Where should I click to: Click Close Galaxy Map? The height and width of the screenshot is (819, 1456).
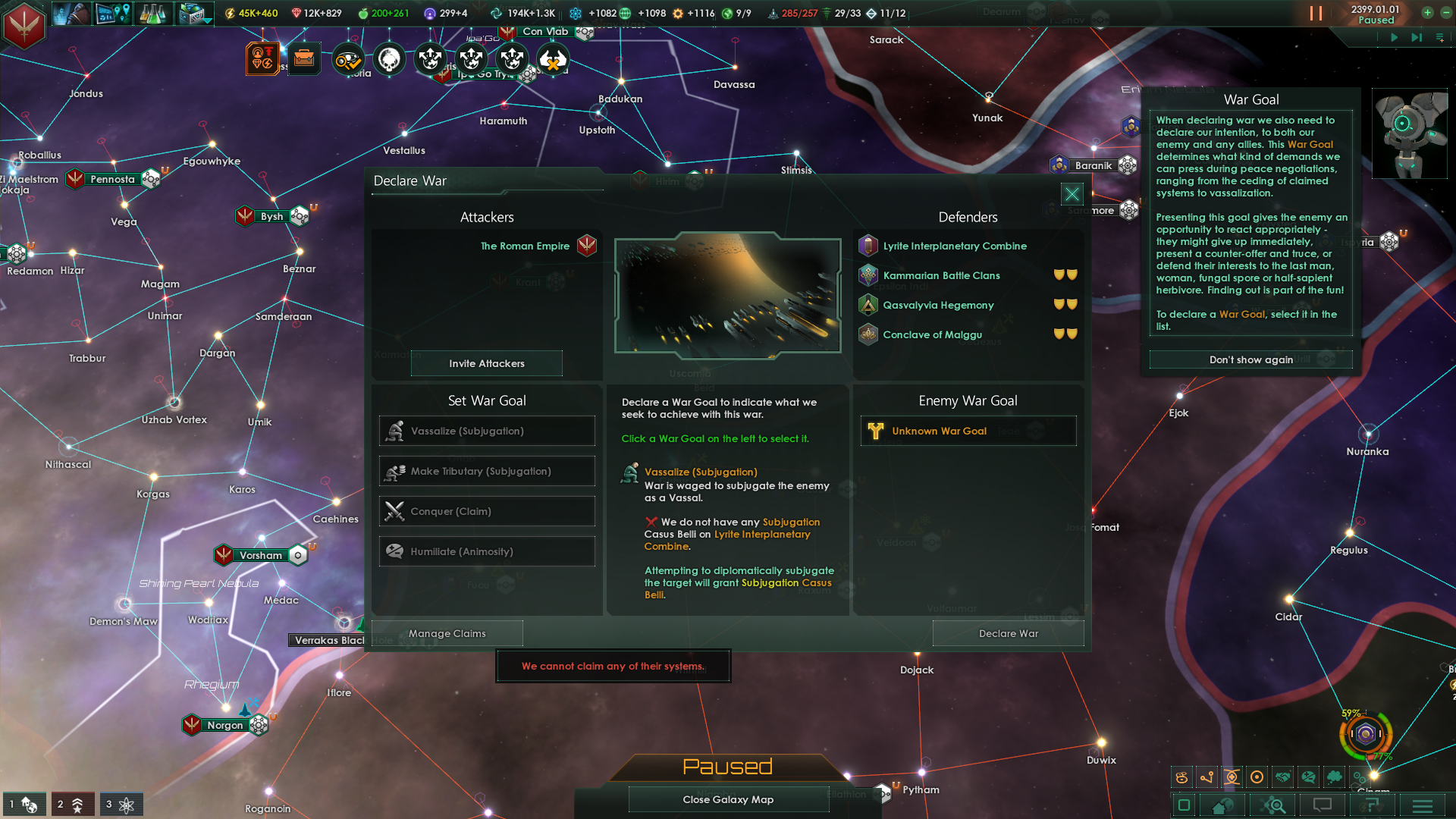pyautogui.click(x=728, y=799)
